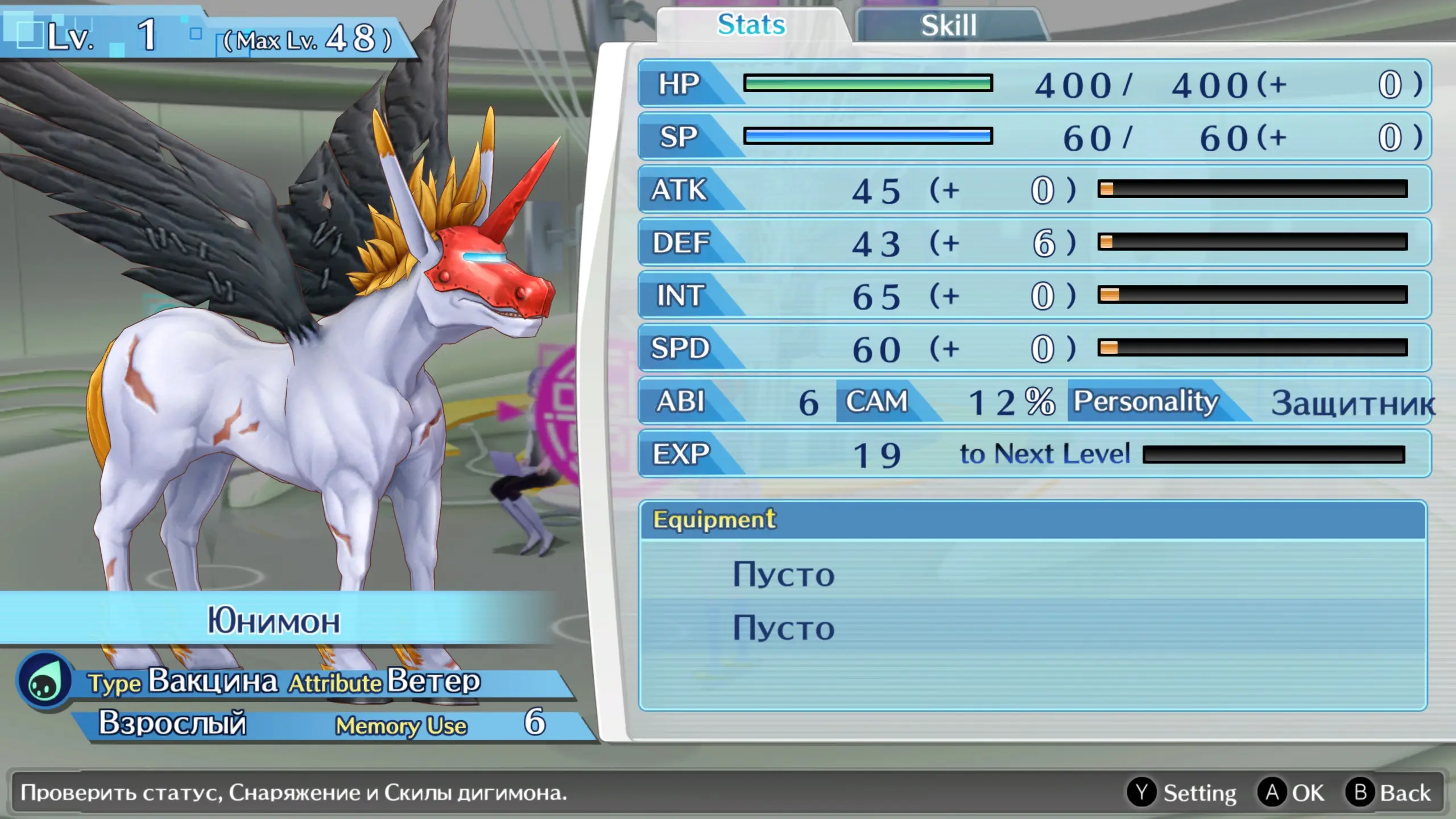This screenshot has height=819, width=1456.
Task: Select the Type attribute icon badge
Action: pyautogui.click(x=44, y=681)
